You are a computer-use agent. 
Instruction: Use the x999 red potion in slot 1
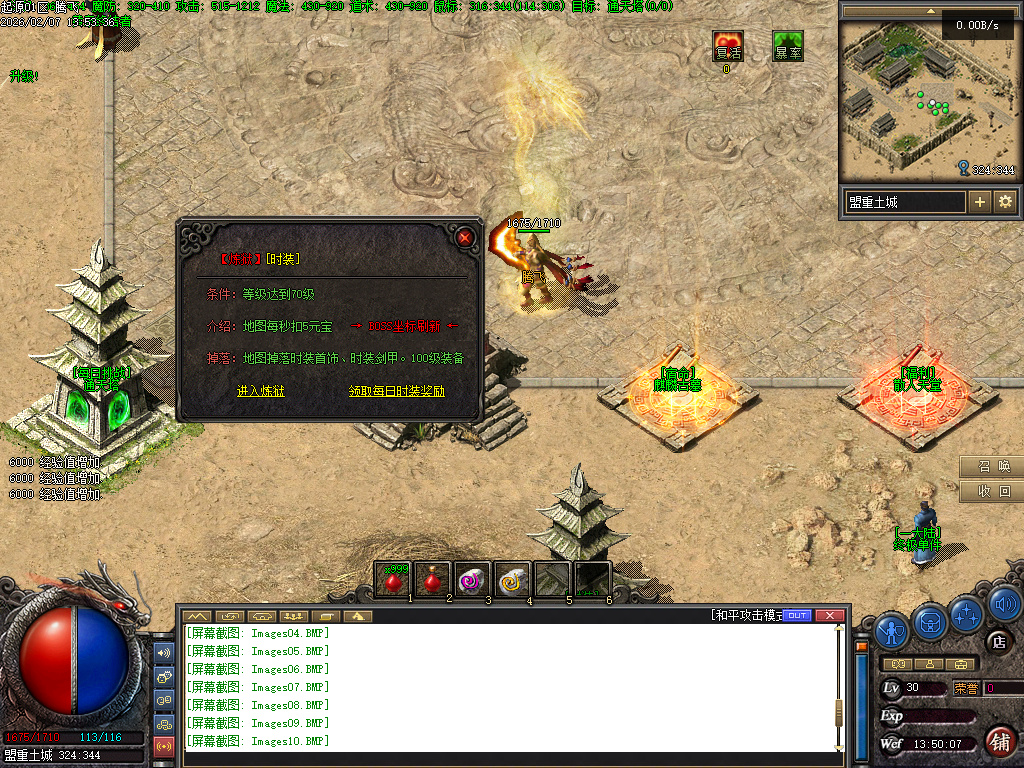pos(396,579)
